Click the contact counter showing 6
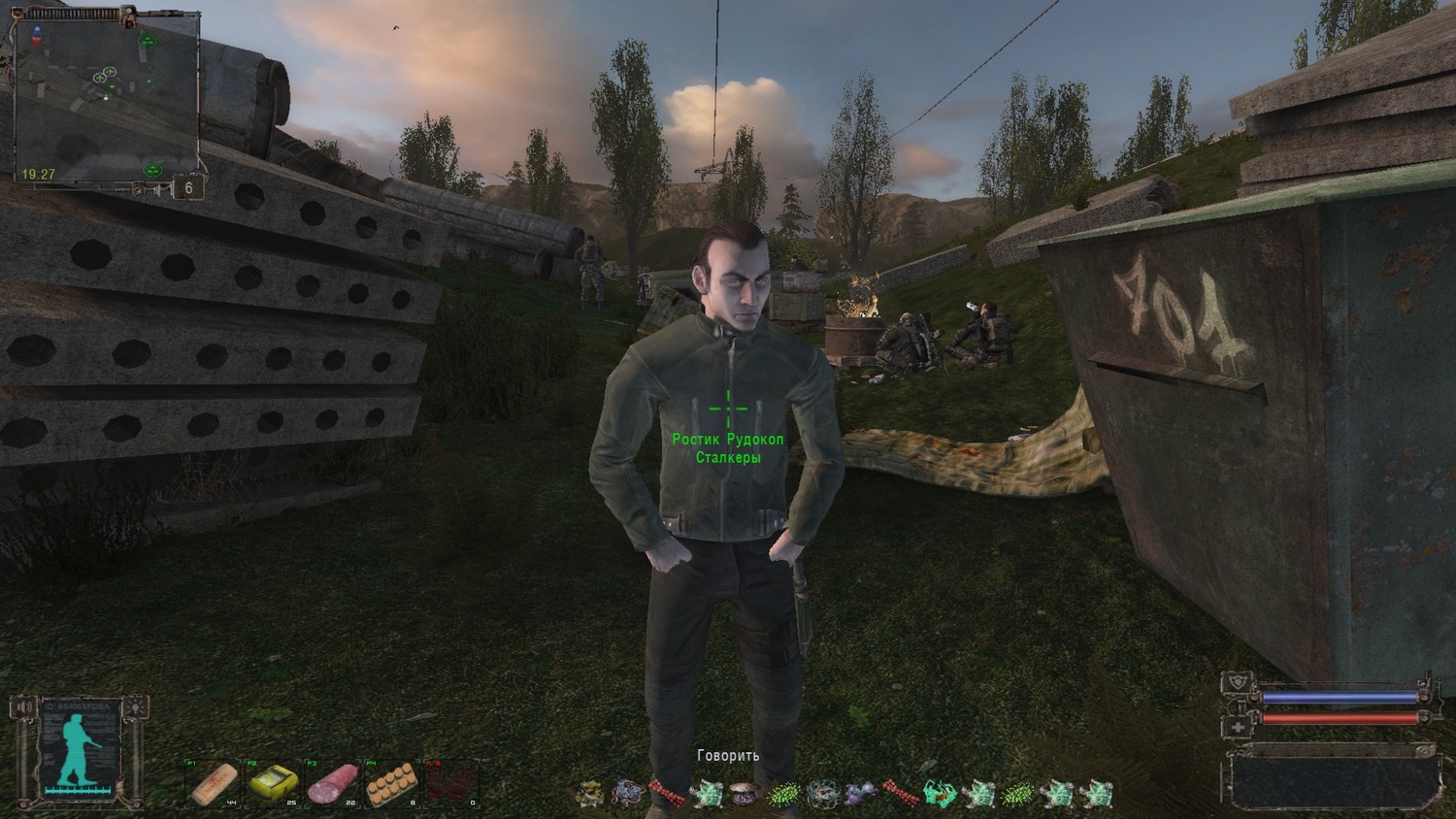Viewport: 1456px width, 819px height. pyautogui.click(x=189, y=188)
